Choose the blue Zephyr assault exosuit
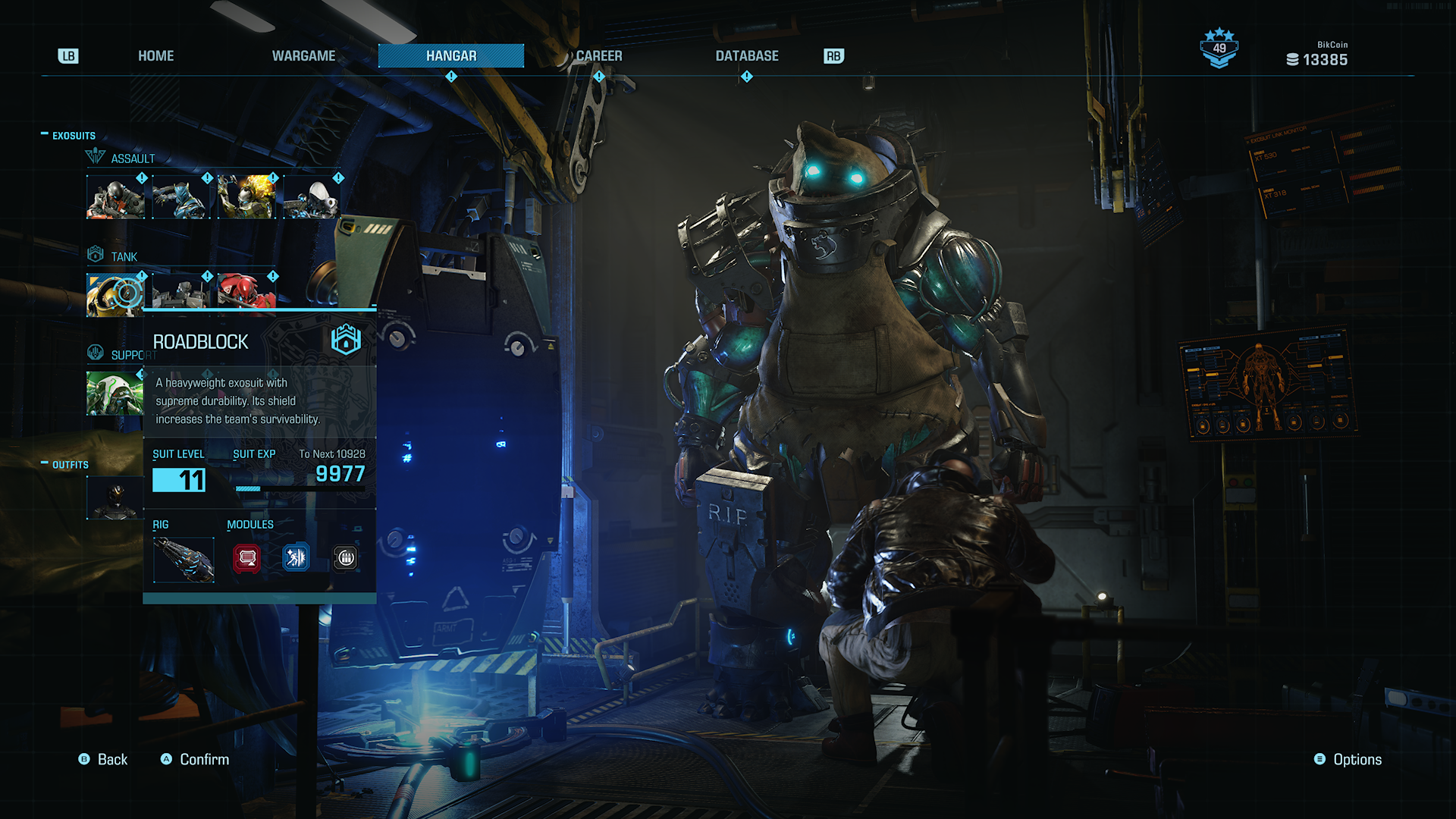 tap(181, 197)
